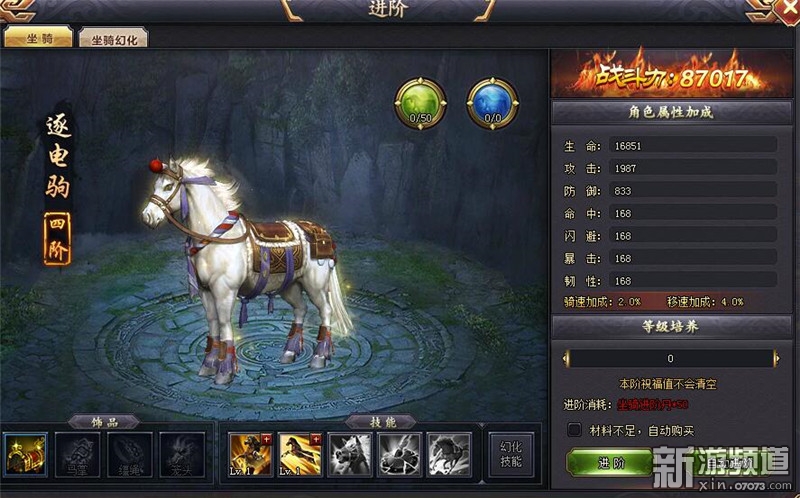Screen dimensions: 800x498
Task: Toggle the 材料不足，自动购买 checkbox
Action: pyautogui.click(x=574, y=430)
